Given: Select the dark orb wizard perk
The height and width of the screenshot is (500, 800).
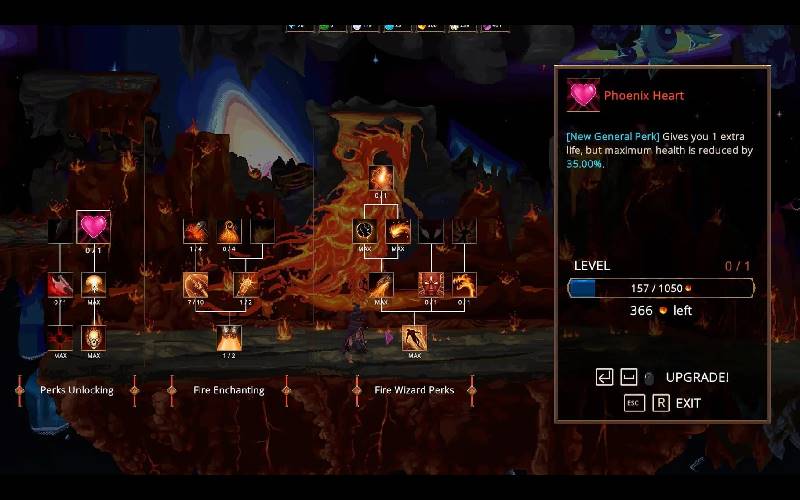Looking at the screenshot, I should tap(364, 231).
